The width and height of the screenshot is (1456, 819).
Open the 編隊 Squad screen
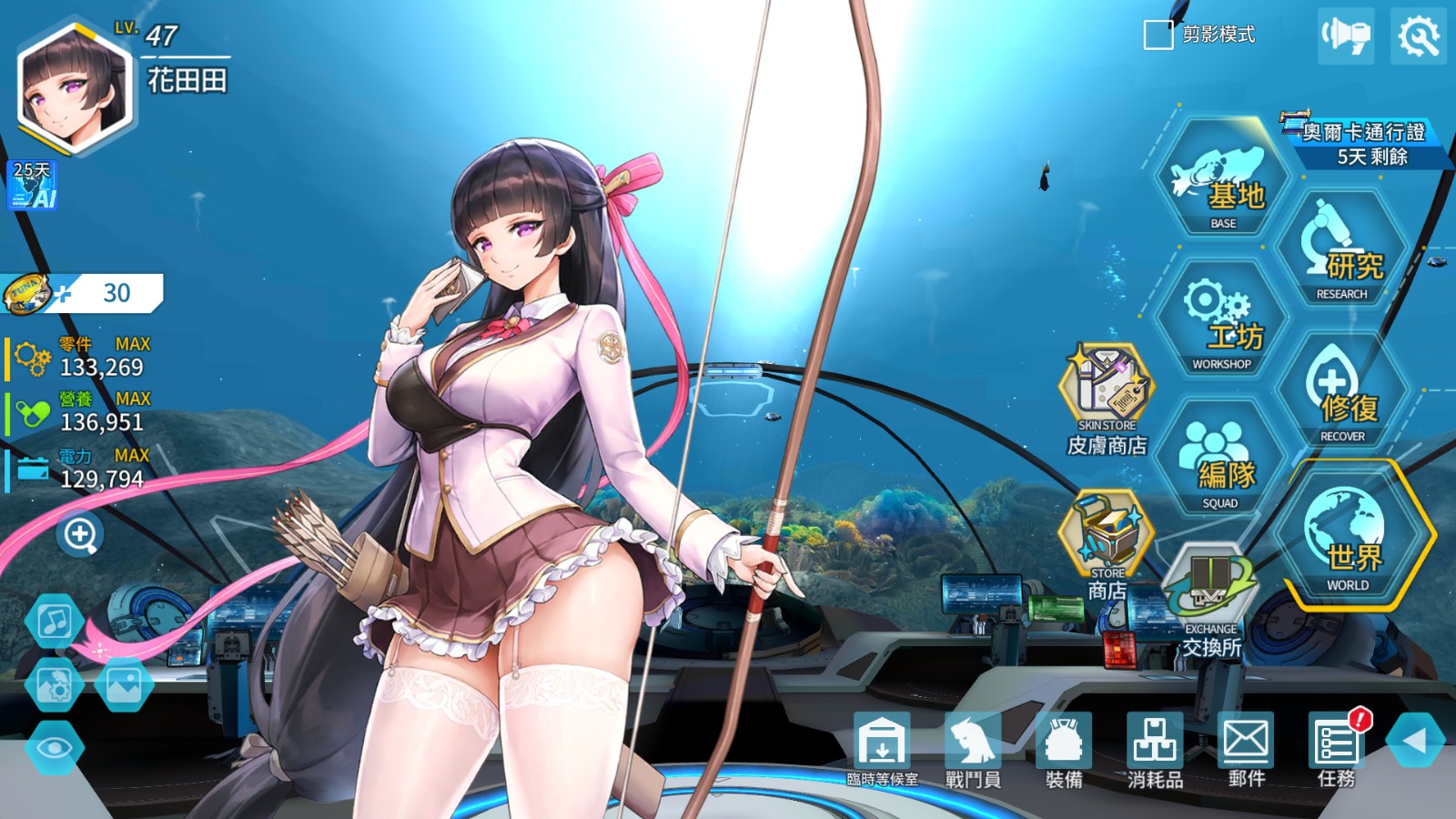(1224, 464)
